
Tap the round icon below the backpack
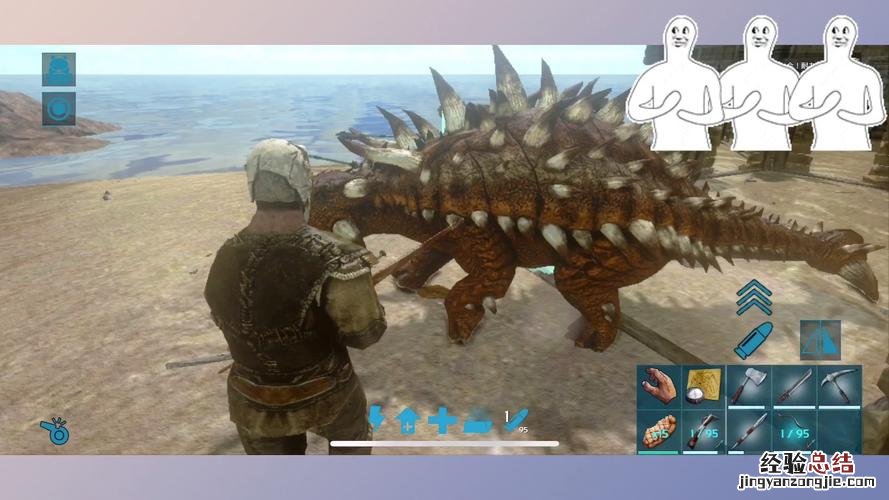pyautogui.click(x=58, y=108)
